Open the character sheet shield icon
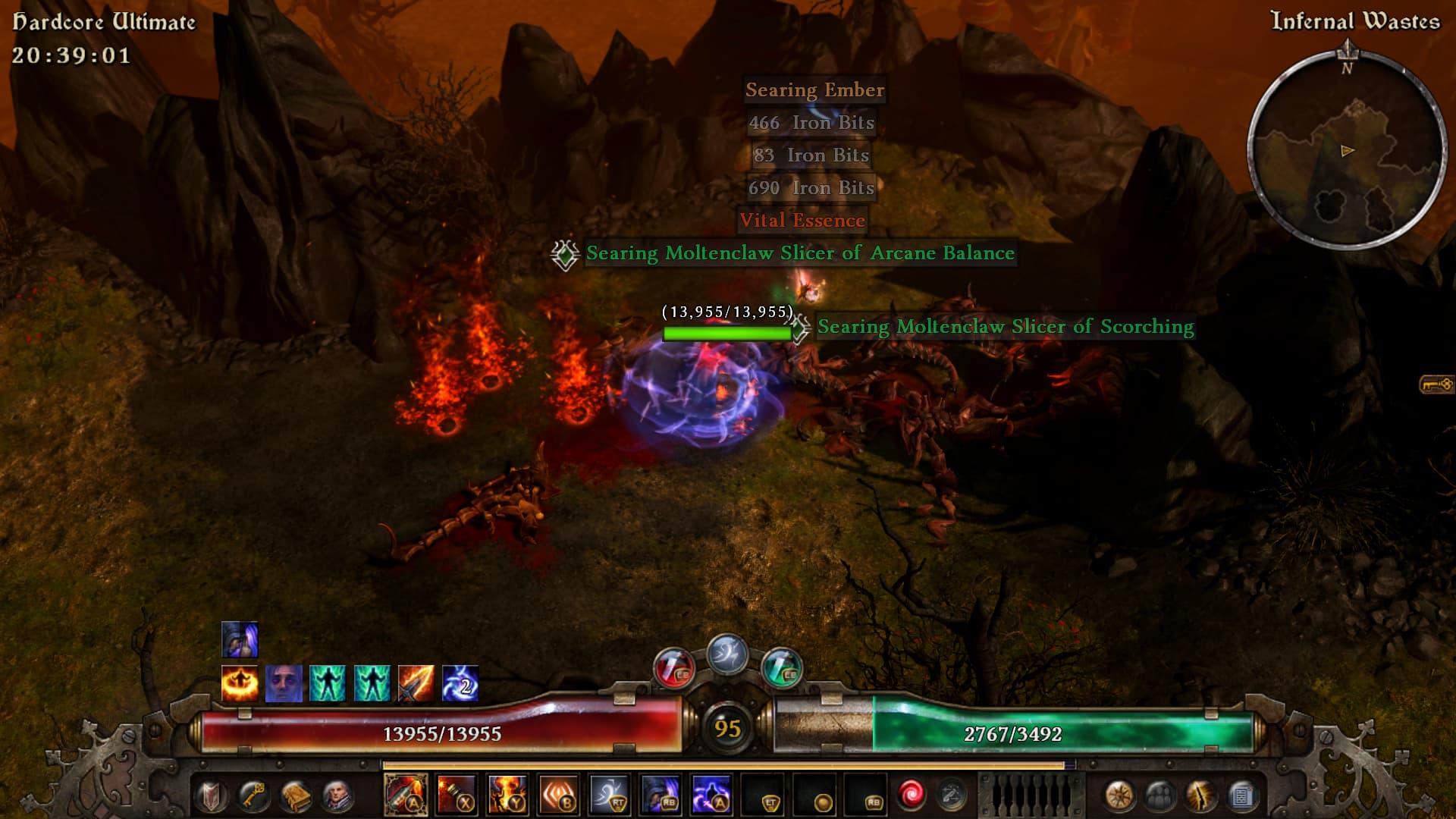 tap(212, 796)
